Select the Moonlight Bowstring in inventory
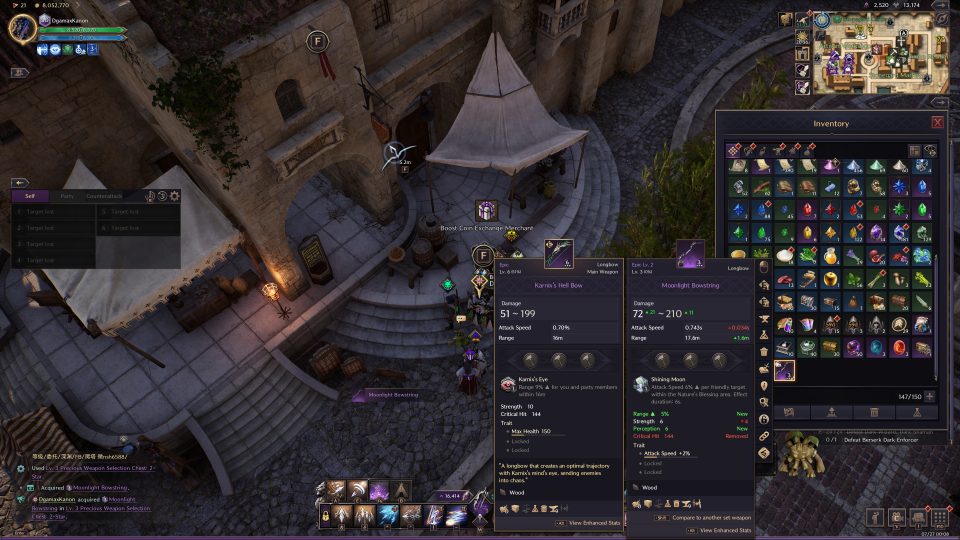The image size is (960, 540). (x=785, y=370)
